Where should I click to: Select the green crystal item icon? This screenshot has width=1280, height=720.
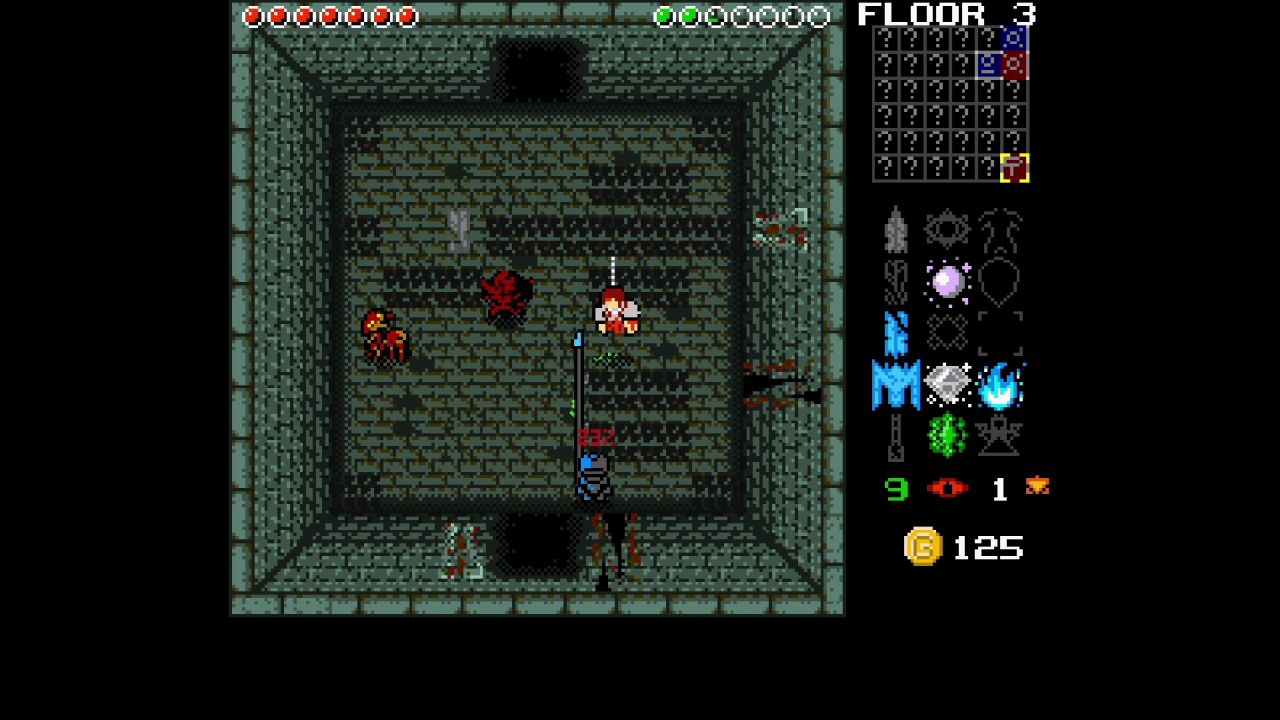point(947,435)
